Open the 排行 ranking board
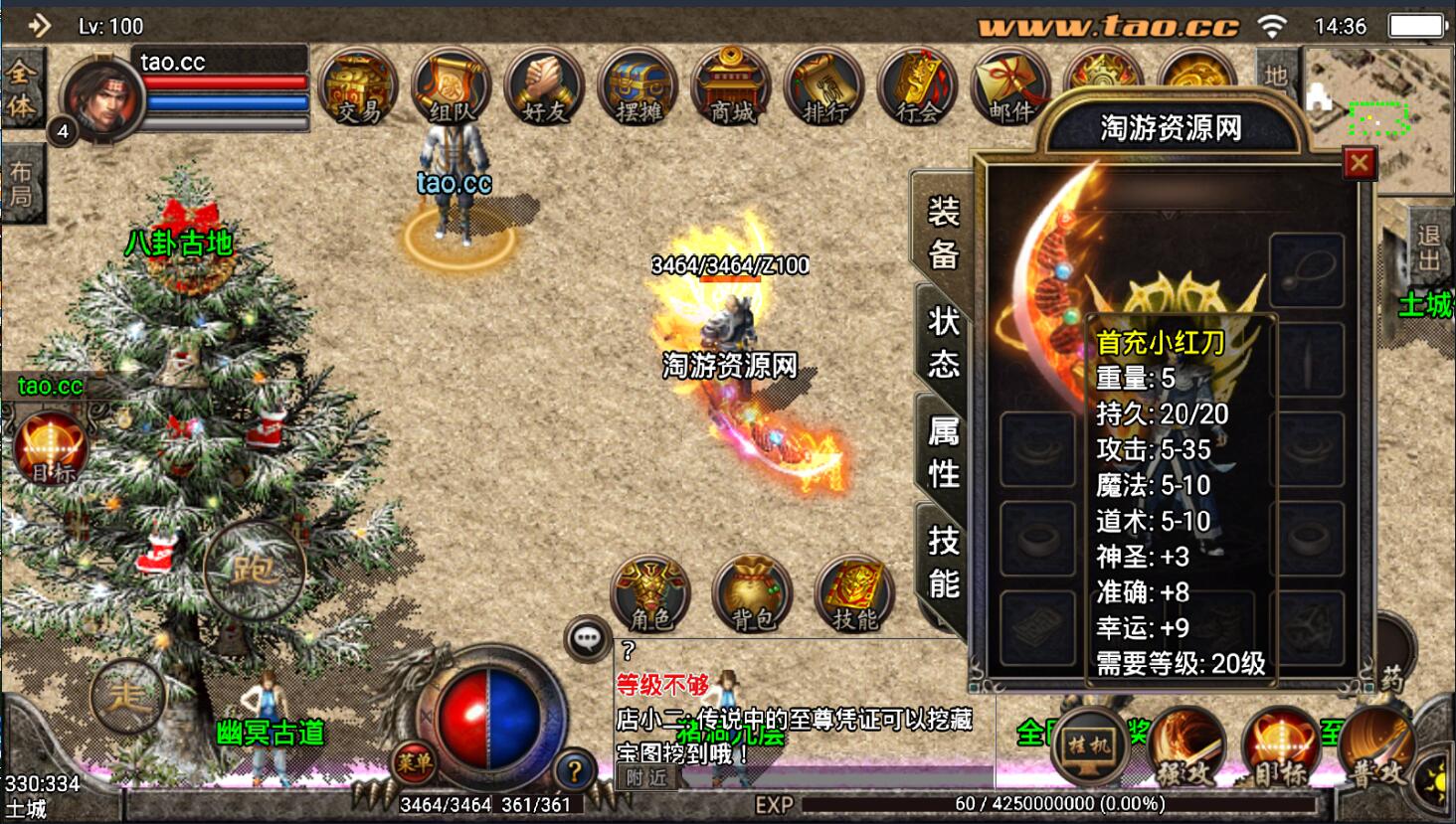Viewport: 1456px width, 824px height. tap(824, 87)
